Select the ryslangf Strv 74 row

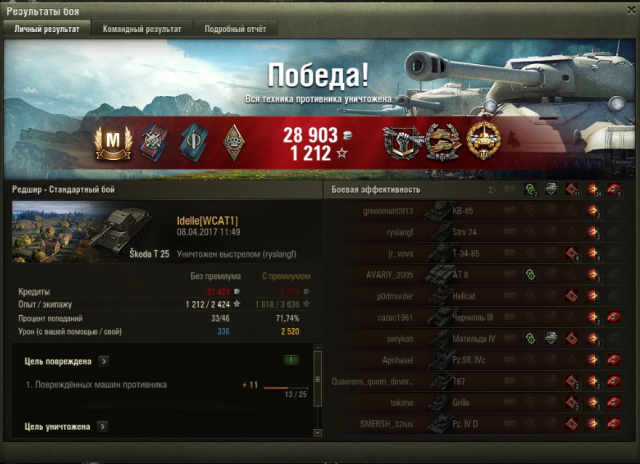pyautogui.click(x=478, y=232)
